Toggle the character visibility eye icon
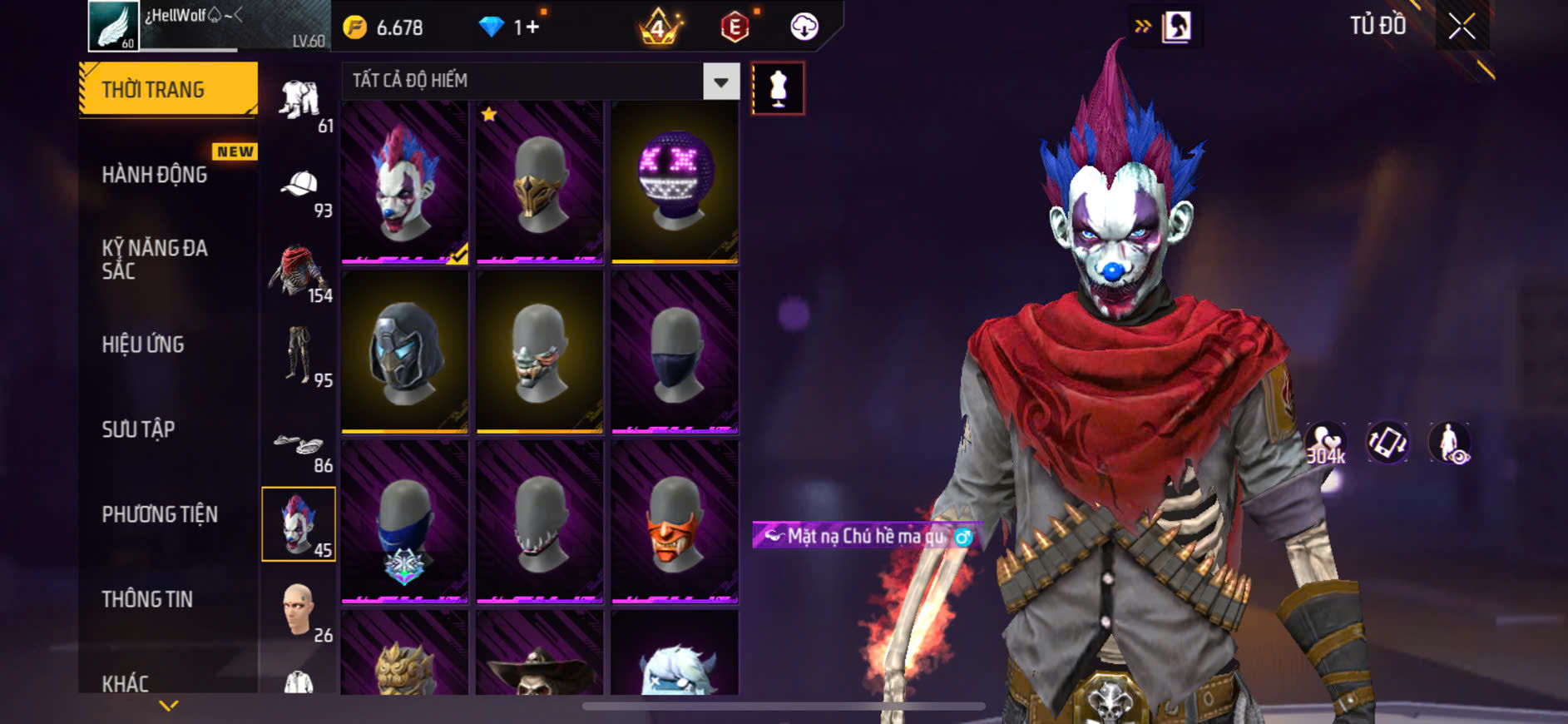Image resolution: width=1568 pixels, height=724 pixels. pos(1450,443)
